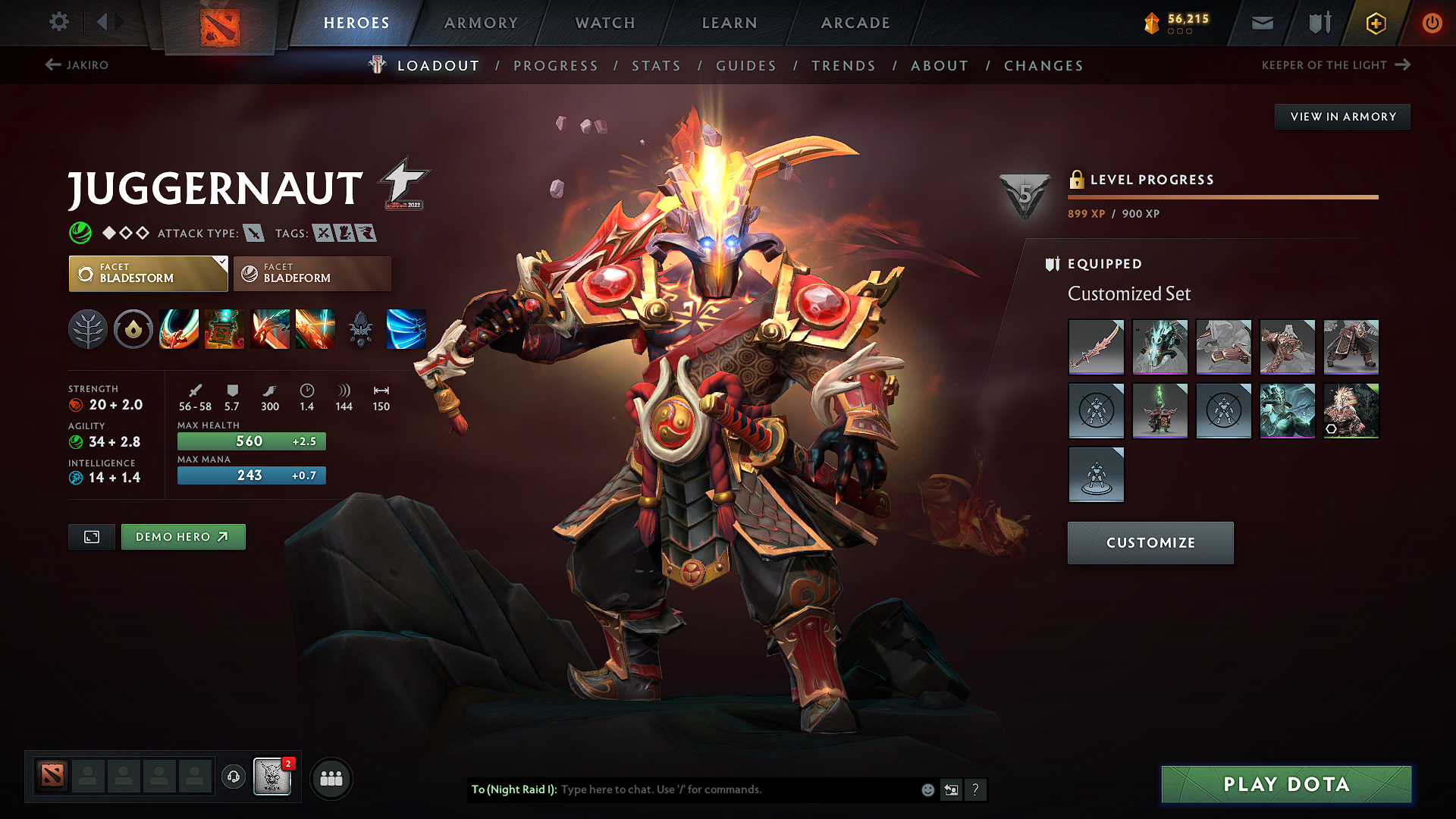Viewport: 1456px width, 819px height.
Task: Click the CUSTOMIZE button
Action: (x=1150, y=543)
